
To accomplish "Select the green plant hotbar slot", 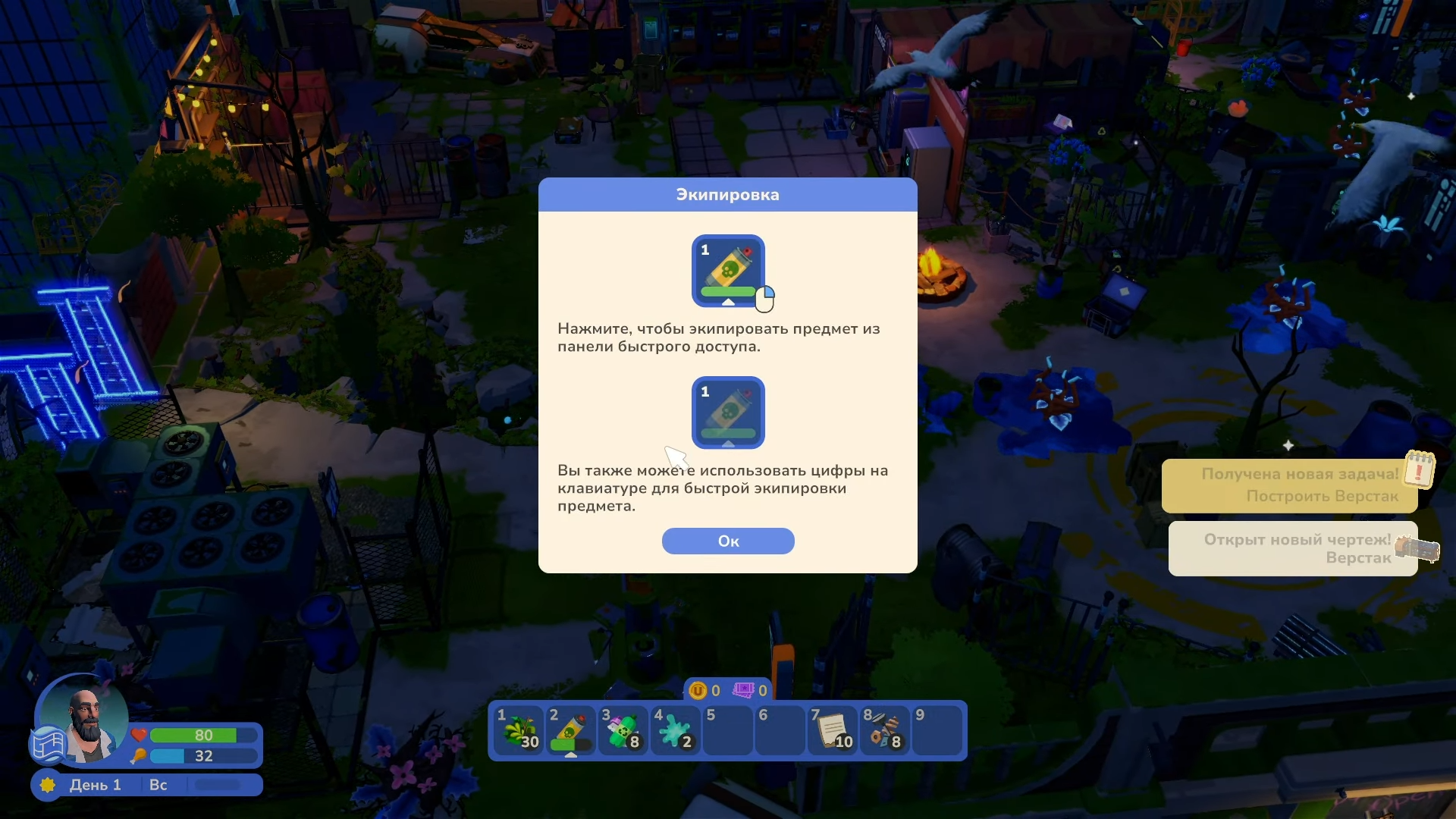I will tap(519, 730).
